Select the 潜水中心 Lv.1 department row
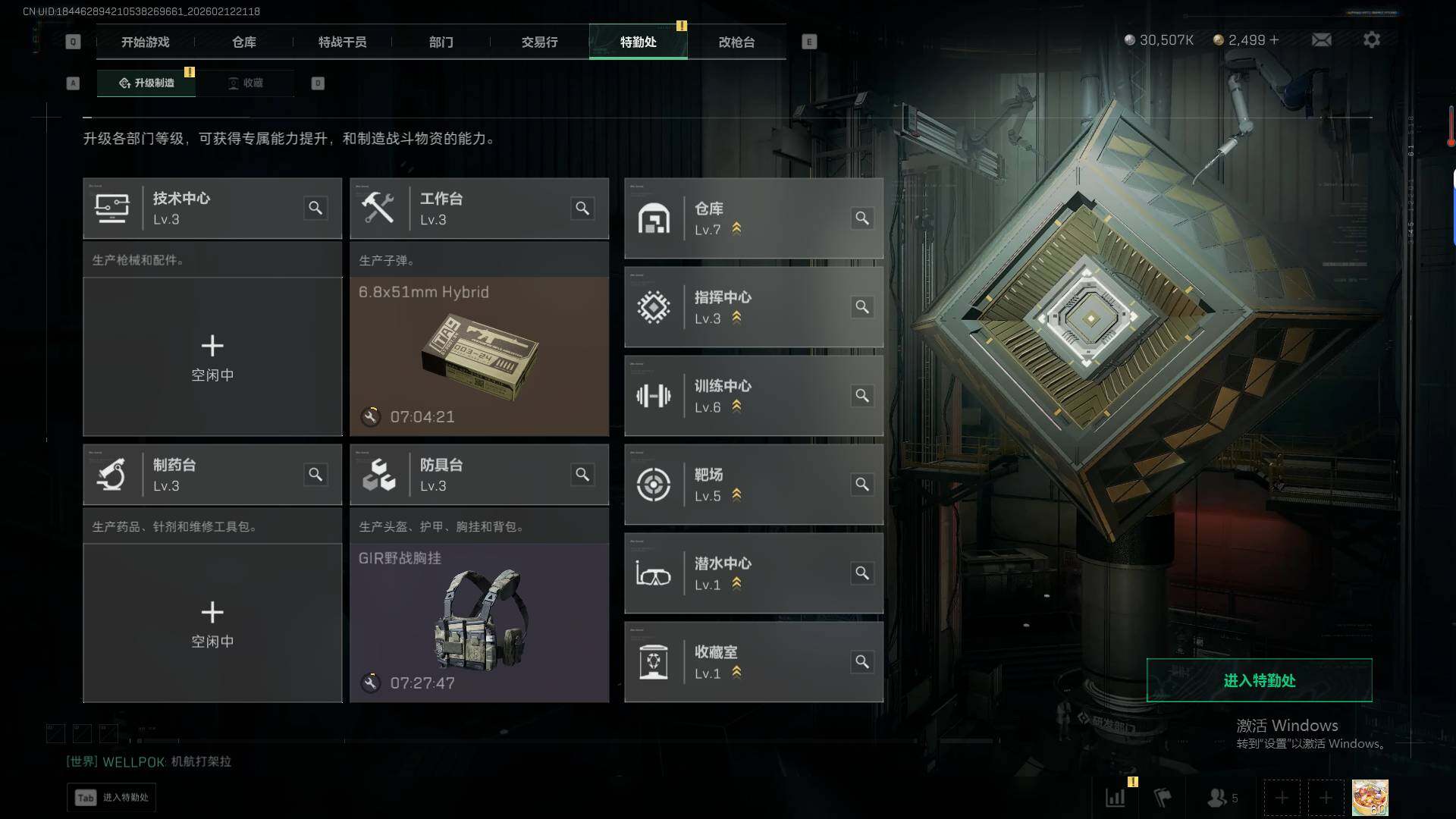The height and width of the screenshot is (819, 1456). pyautogui.click(x=753, y=573)
